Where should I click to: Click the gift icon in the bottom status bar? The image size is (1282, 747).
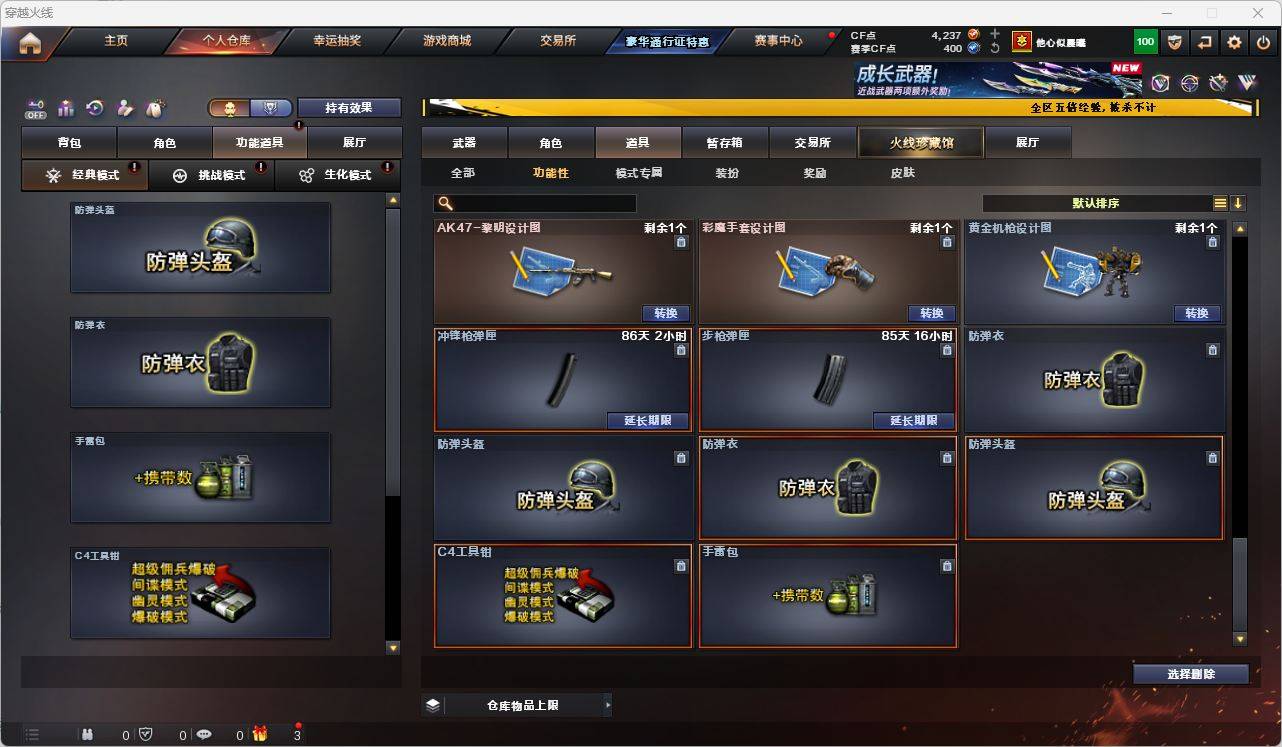(260, 734)
